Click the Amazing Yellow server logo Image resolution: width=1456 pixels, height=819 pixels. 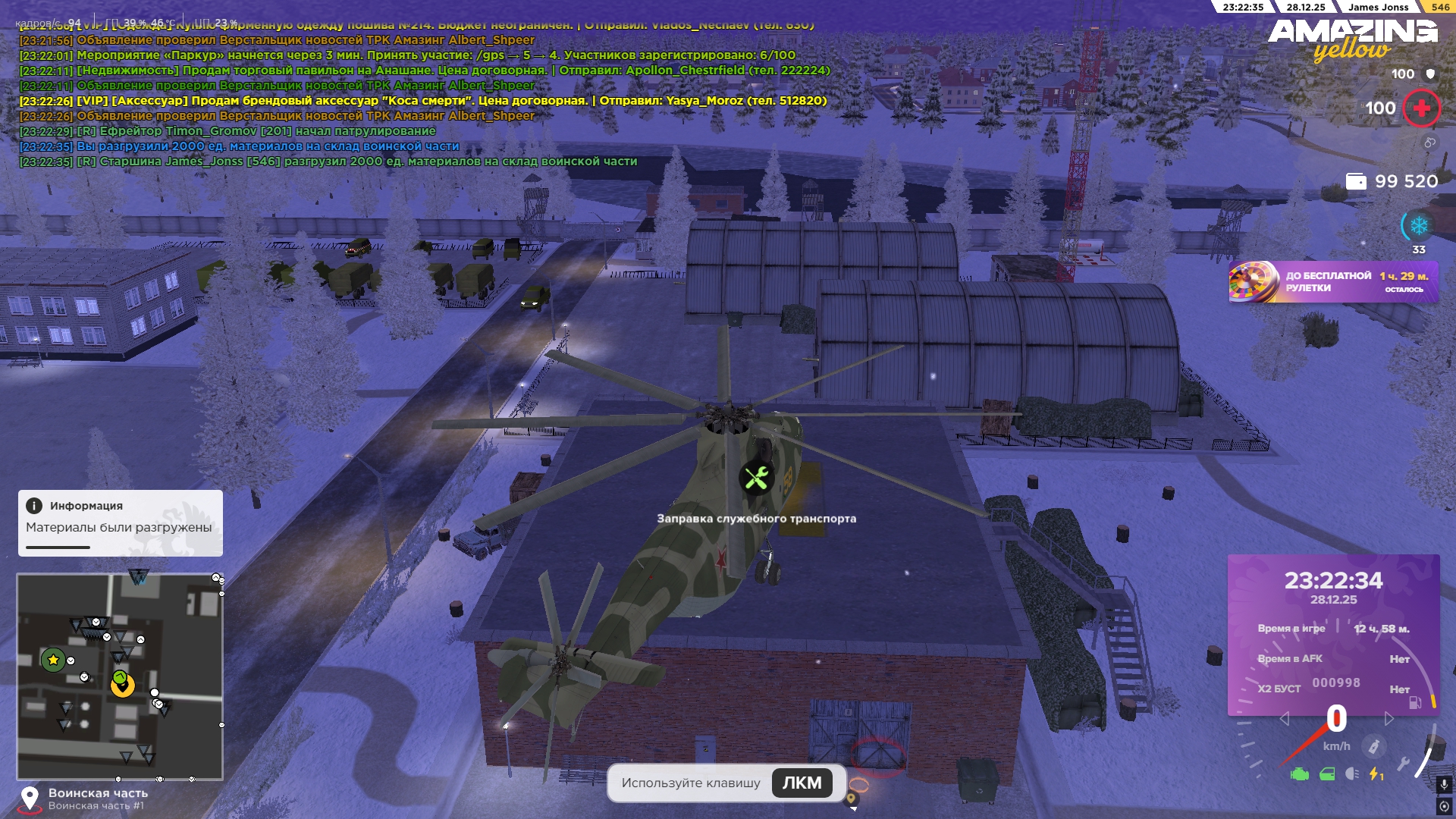[x=1352, y=39]
